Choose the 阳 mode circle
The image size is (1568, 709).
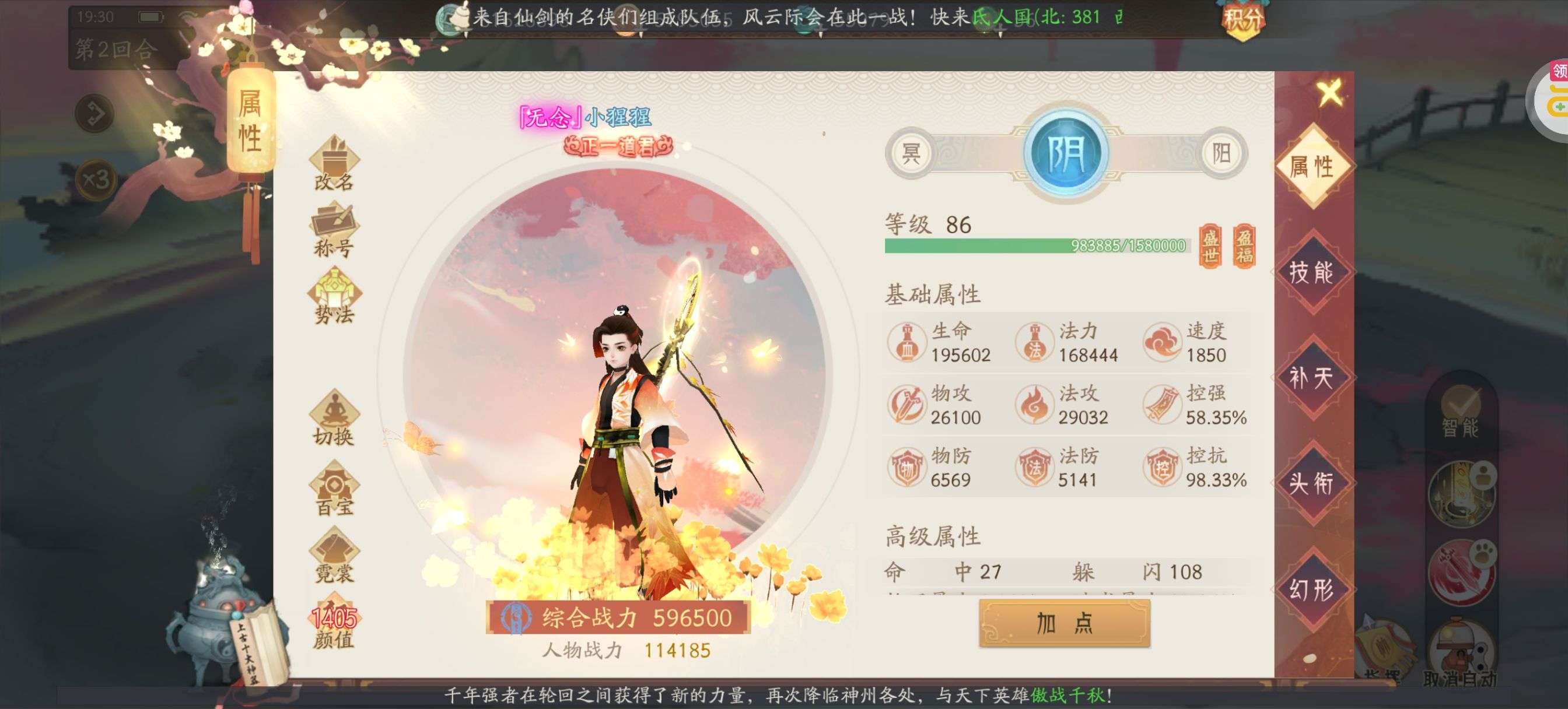pyautogui.click(x=1221, y=153)
